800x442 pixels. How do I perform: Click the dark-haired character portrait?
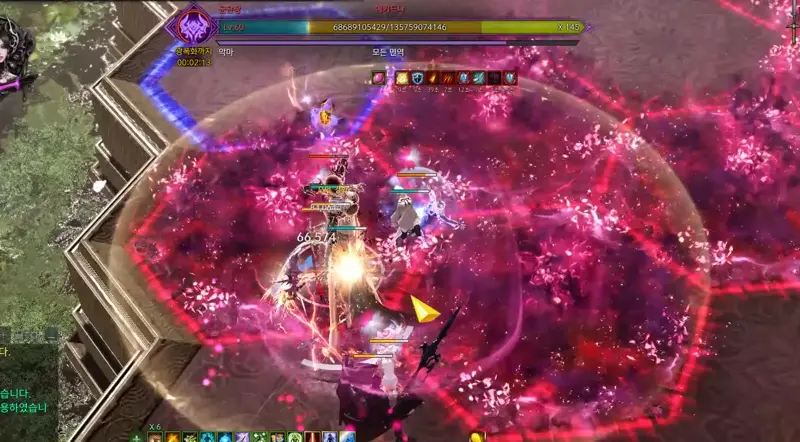click(x=15, y=50)
